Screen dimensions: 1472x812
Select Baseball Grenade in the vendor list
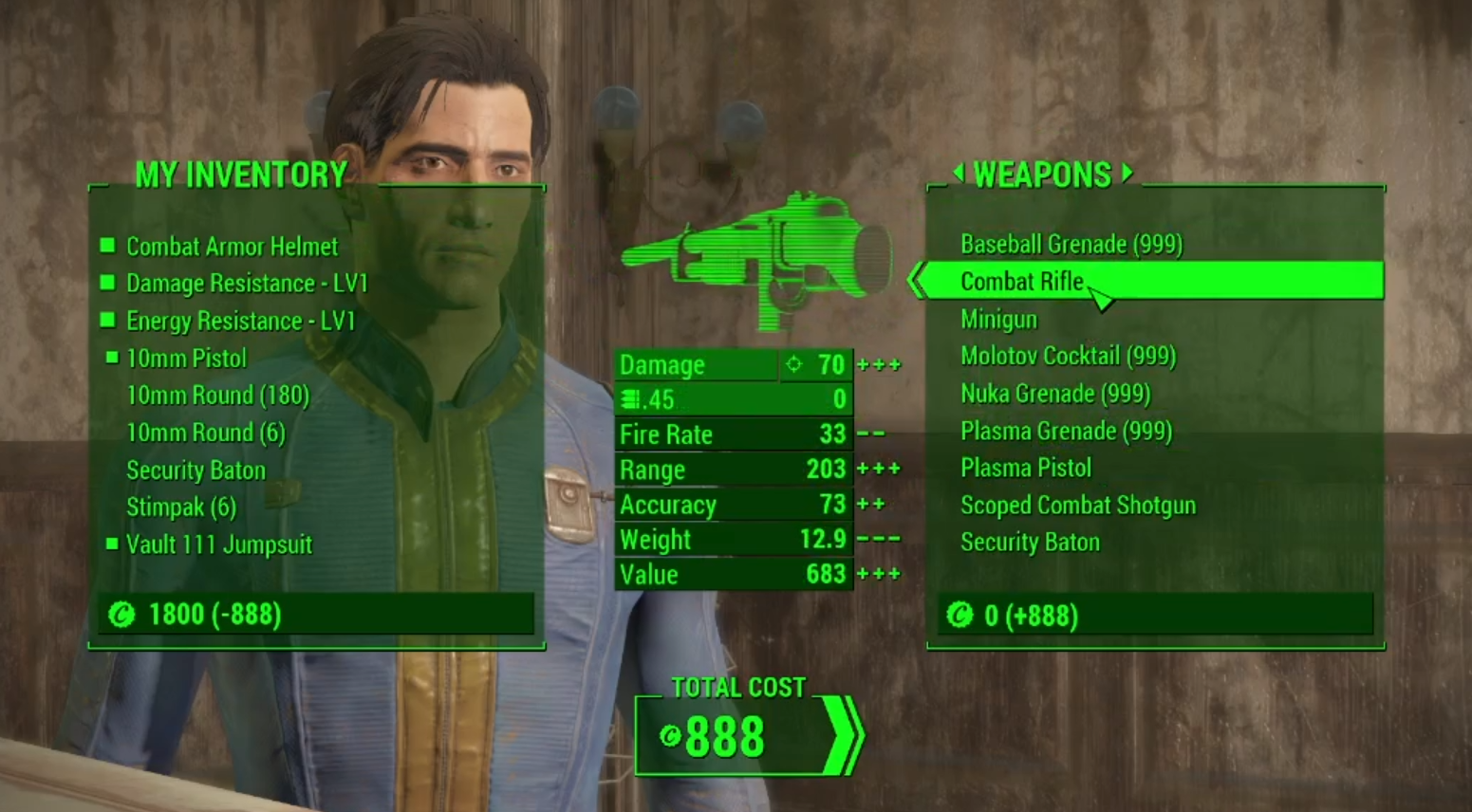(x=1071, y=245)
